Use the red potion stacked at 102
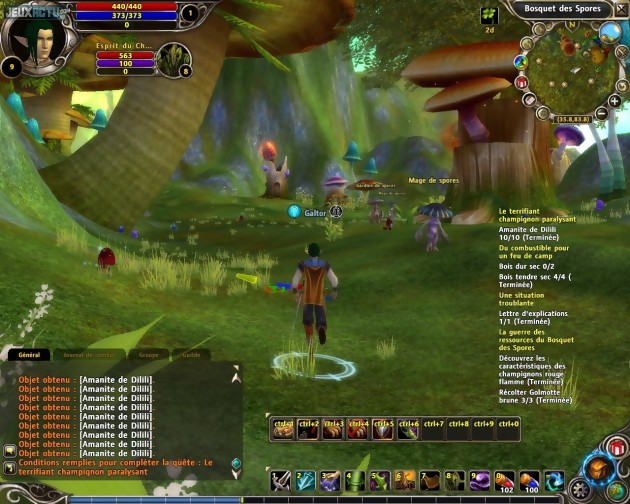630x504 pixels. [x=504, y=481]
